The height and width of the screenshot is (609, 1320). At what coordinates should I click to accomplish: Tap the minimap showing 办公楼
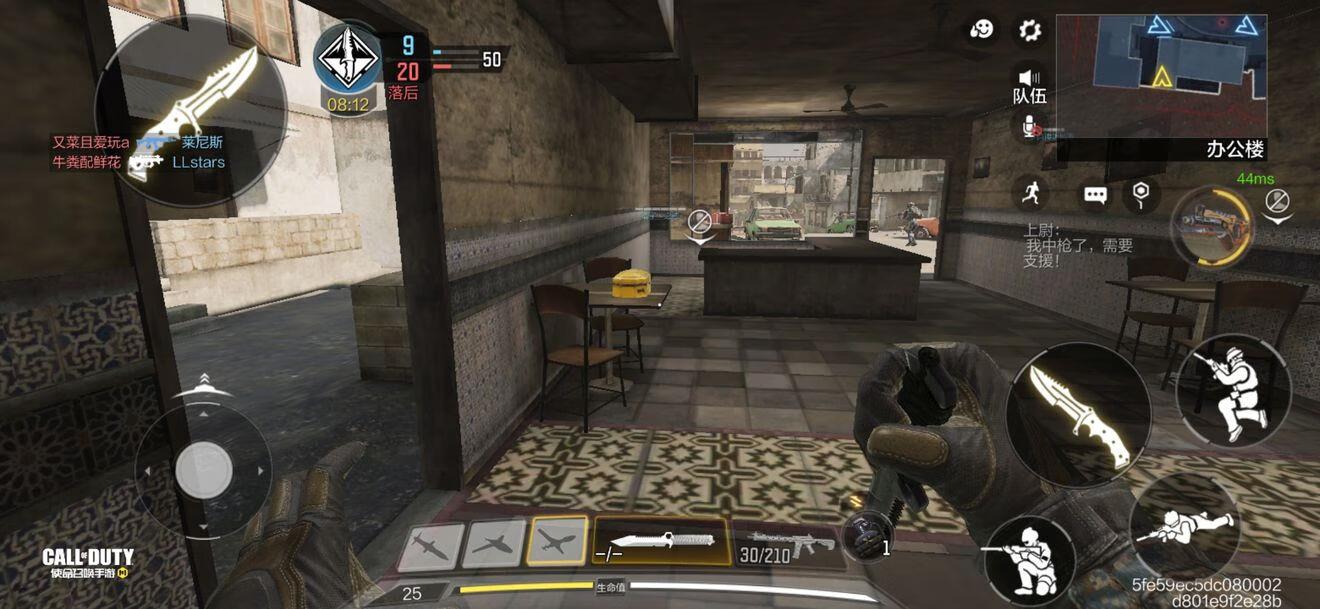pyautogui.click(x=1161, y=75)
